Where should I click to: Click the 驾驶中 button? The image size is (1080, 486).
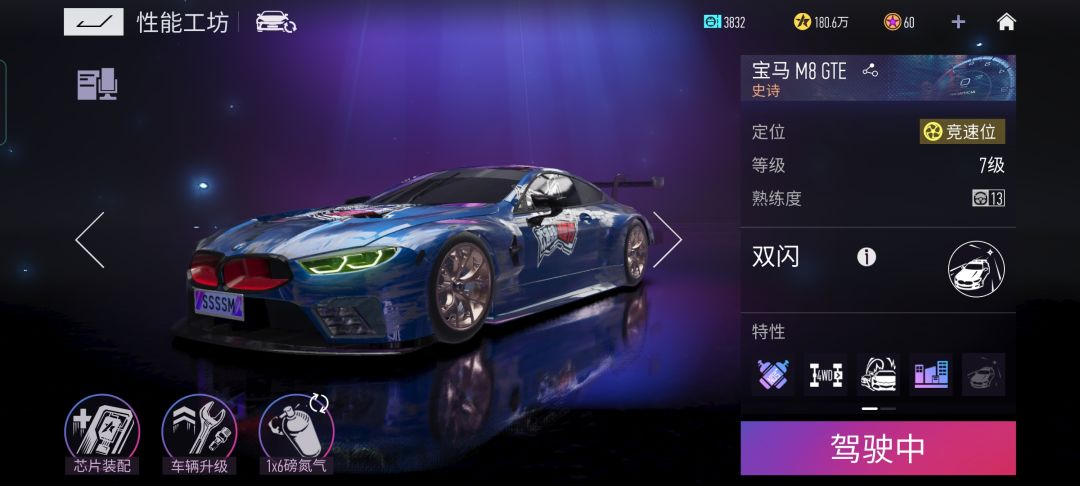pyautogui.click(x=878, y=448)
